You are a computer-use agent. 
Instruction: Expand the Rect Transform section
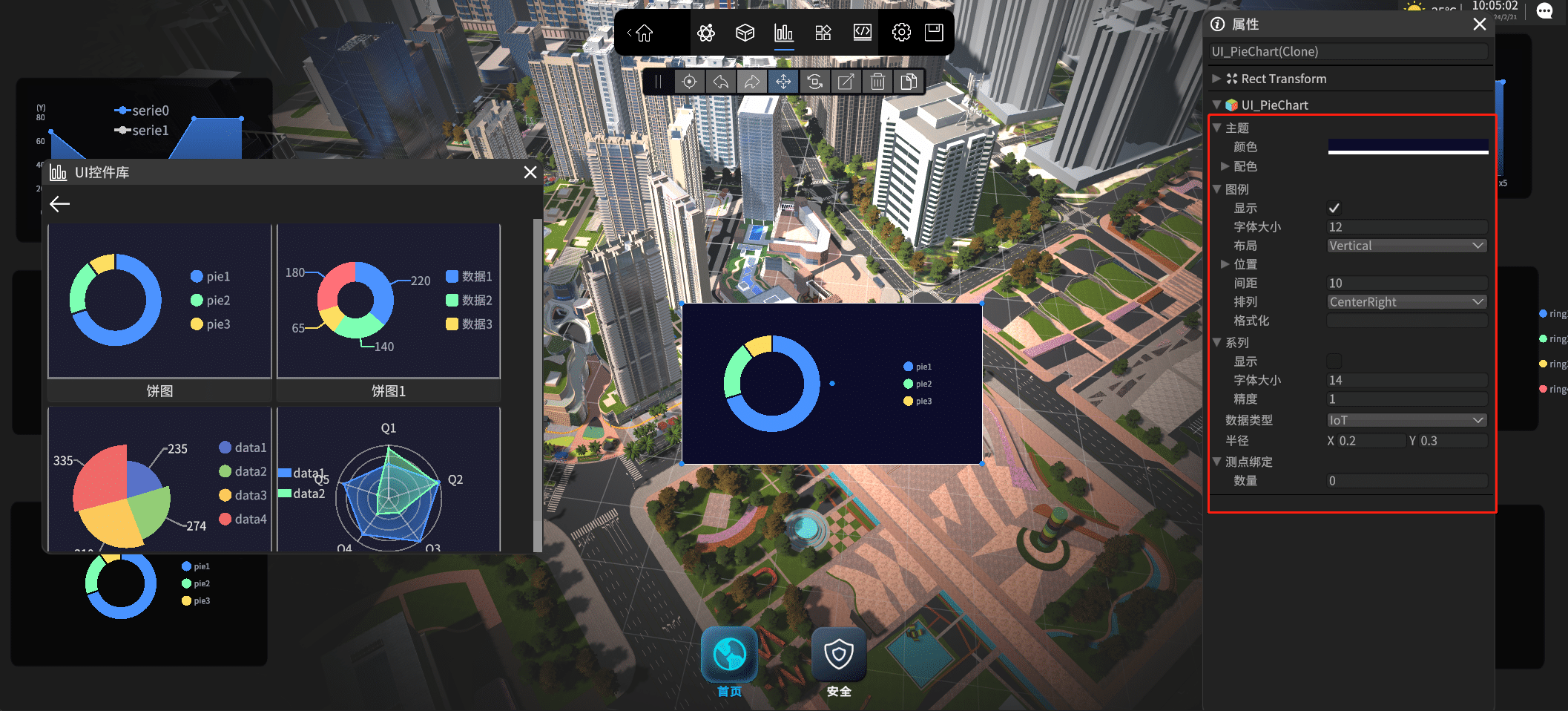click(x=1216, y=79)
